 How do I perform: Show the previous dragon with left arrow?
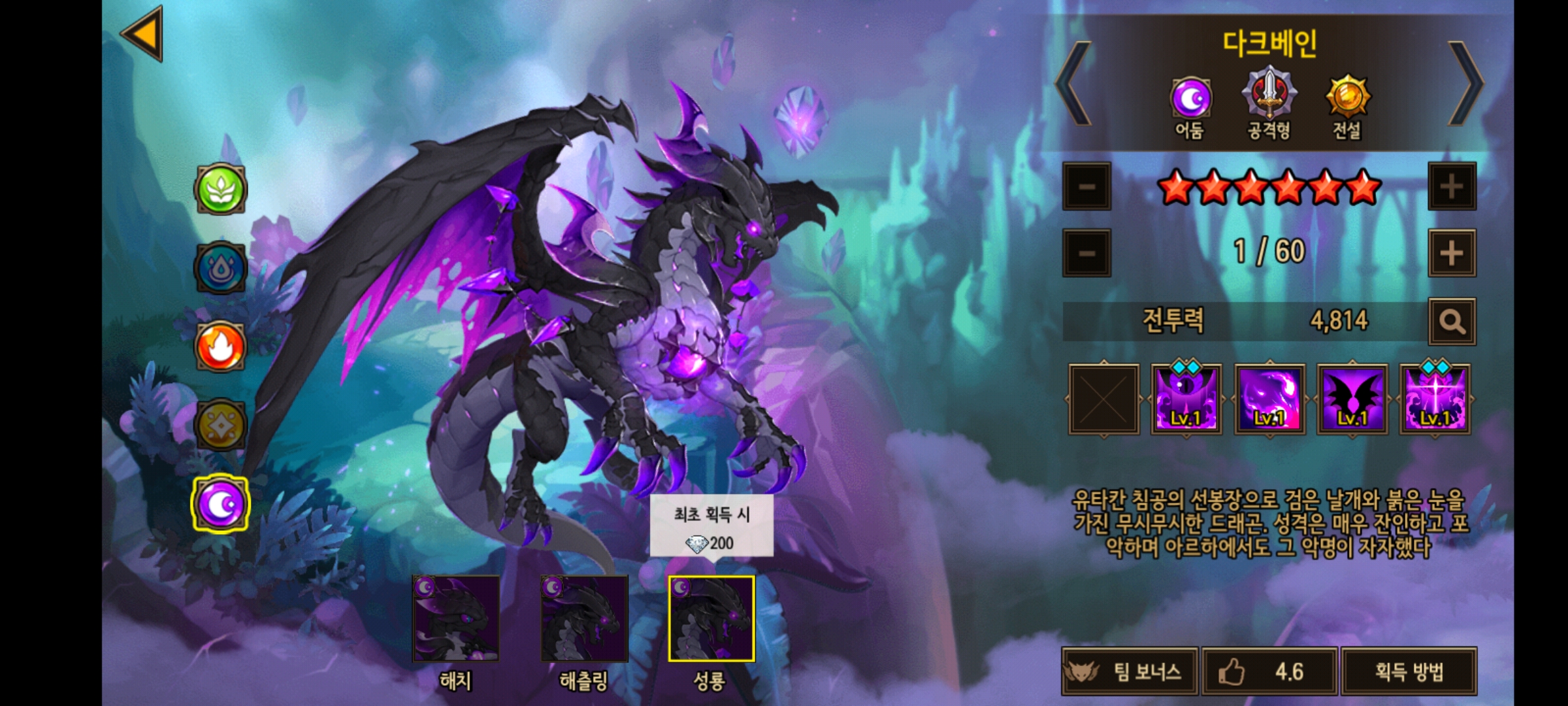[1073, 84]
